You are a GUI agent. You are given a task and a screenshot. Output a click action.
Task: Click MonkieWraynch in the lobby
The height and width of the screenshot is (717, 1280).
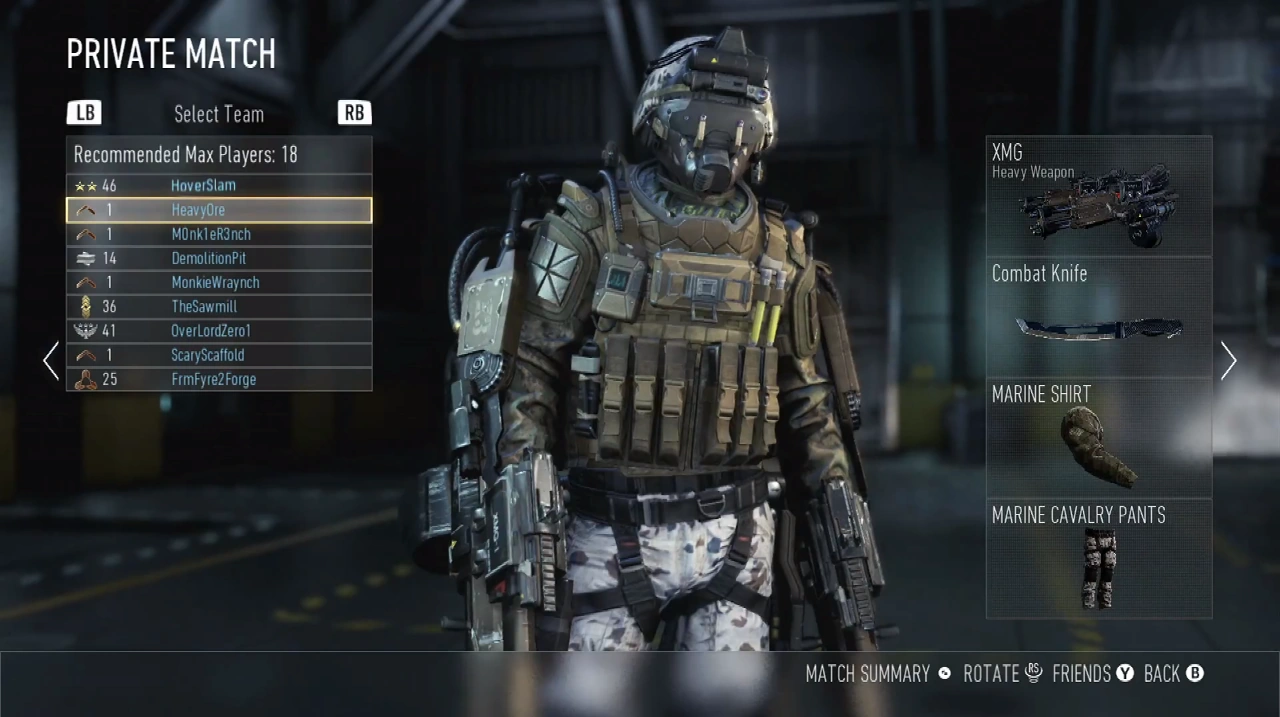click(219, 282)
